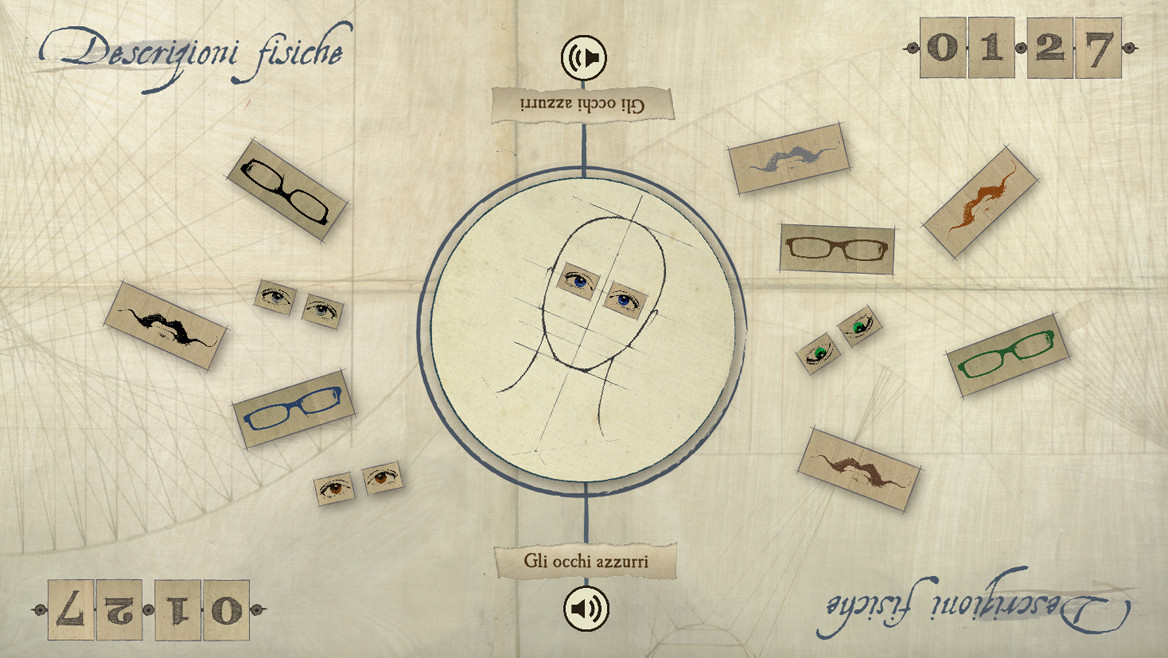The image size is (1168, 658).
Task: Pick the gray eyes tiles
Action: (299, 303)
